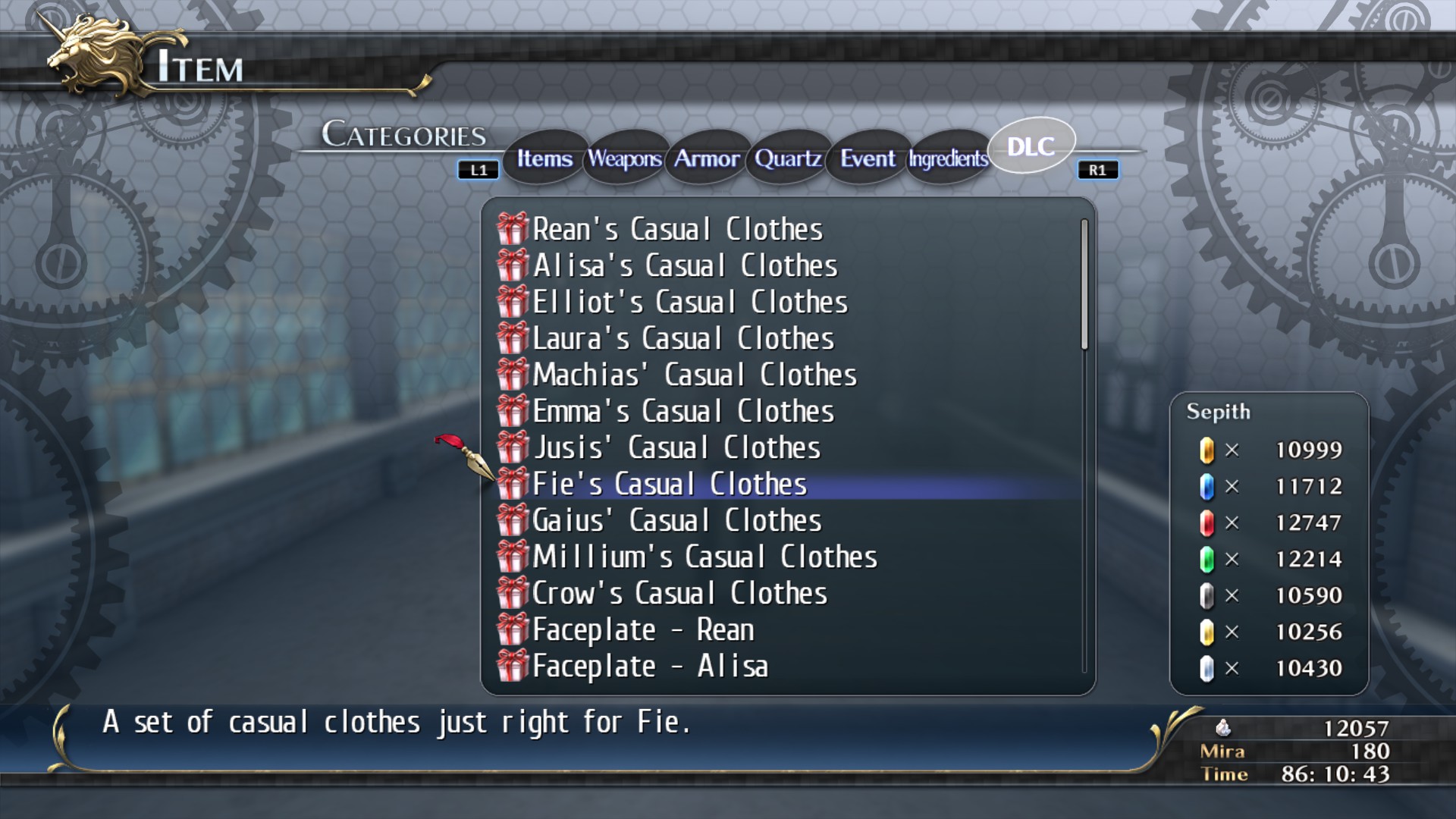The height and width of the screenshot is (819, 1456).
Task: Click the gift icon beside Fie's Casual Clothes
Action: pos(512,484)
